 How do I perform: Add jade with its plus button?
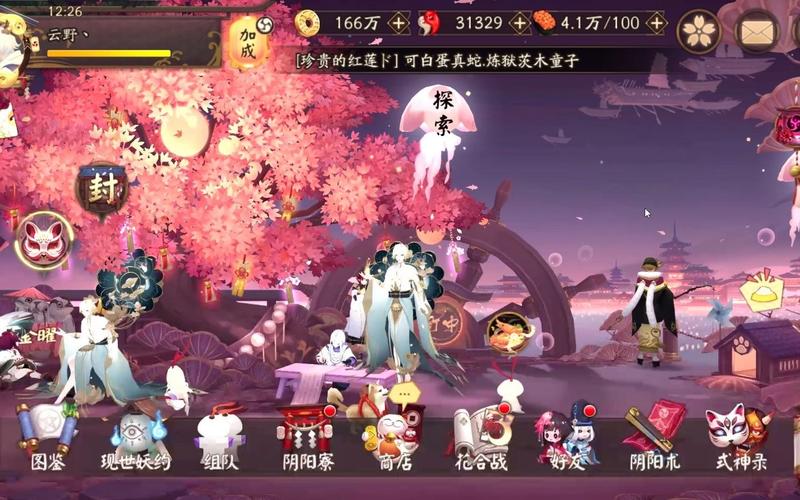tap(519, 22)
